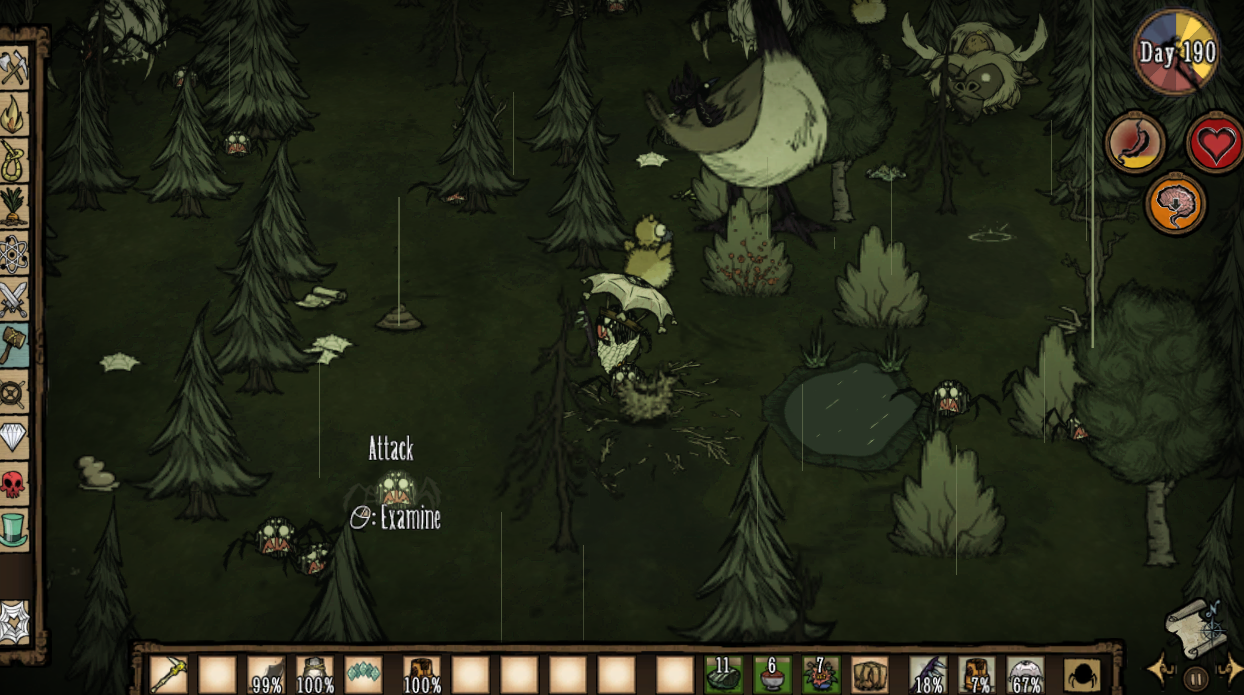Image resolution: width=1244 pixels, height=695 pixels.
Task: Pick the teal gems inventory slot
Action: tap(364, 675)
